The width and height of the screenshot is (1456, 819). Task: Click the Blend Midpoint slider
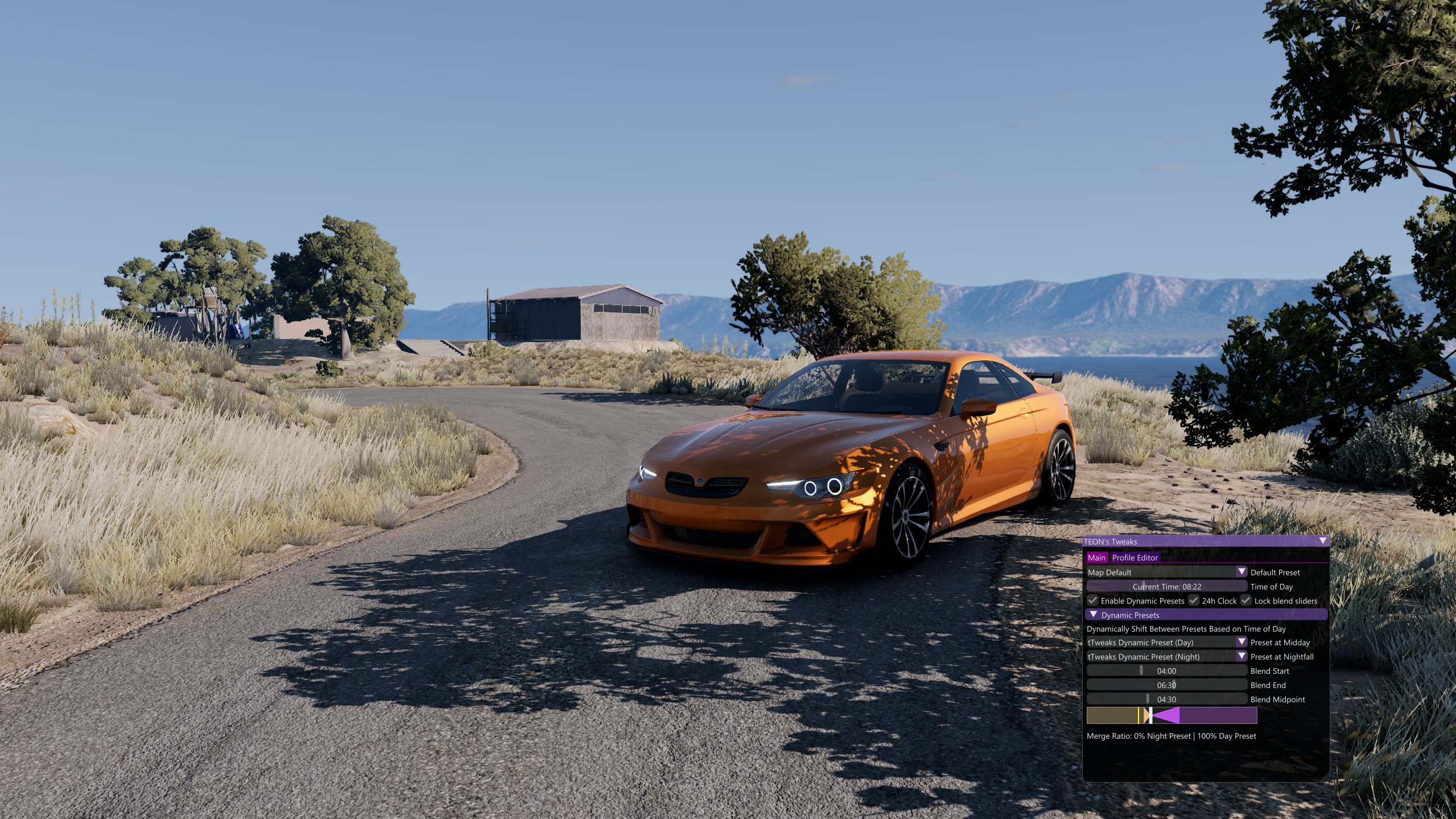[1166, 699]
